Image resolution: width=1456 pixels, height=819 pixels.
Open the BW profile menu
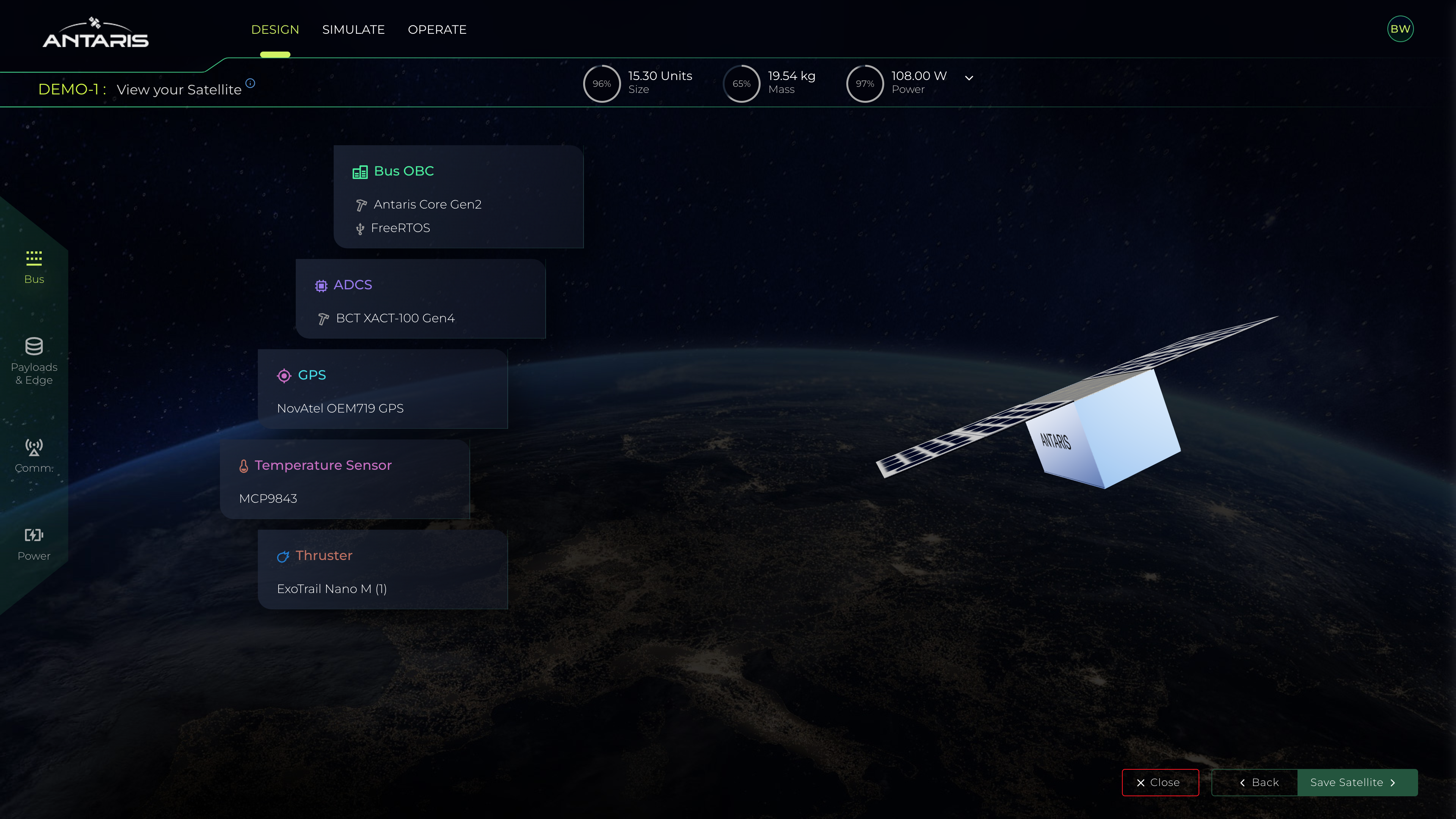coord(1400,28)
